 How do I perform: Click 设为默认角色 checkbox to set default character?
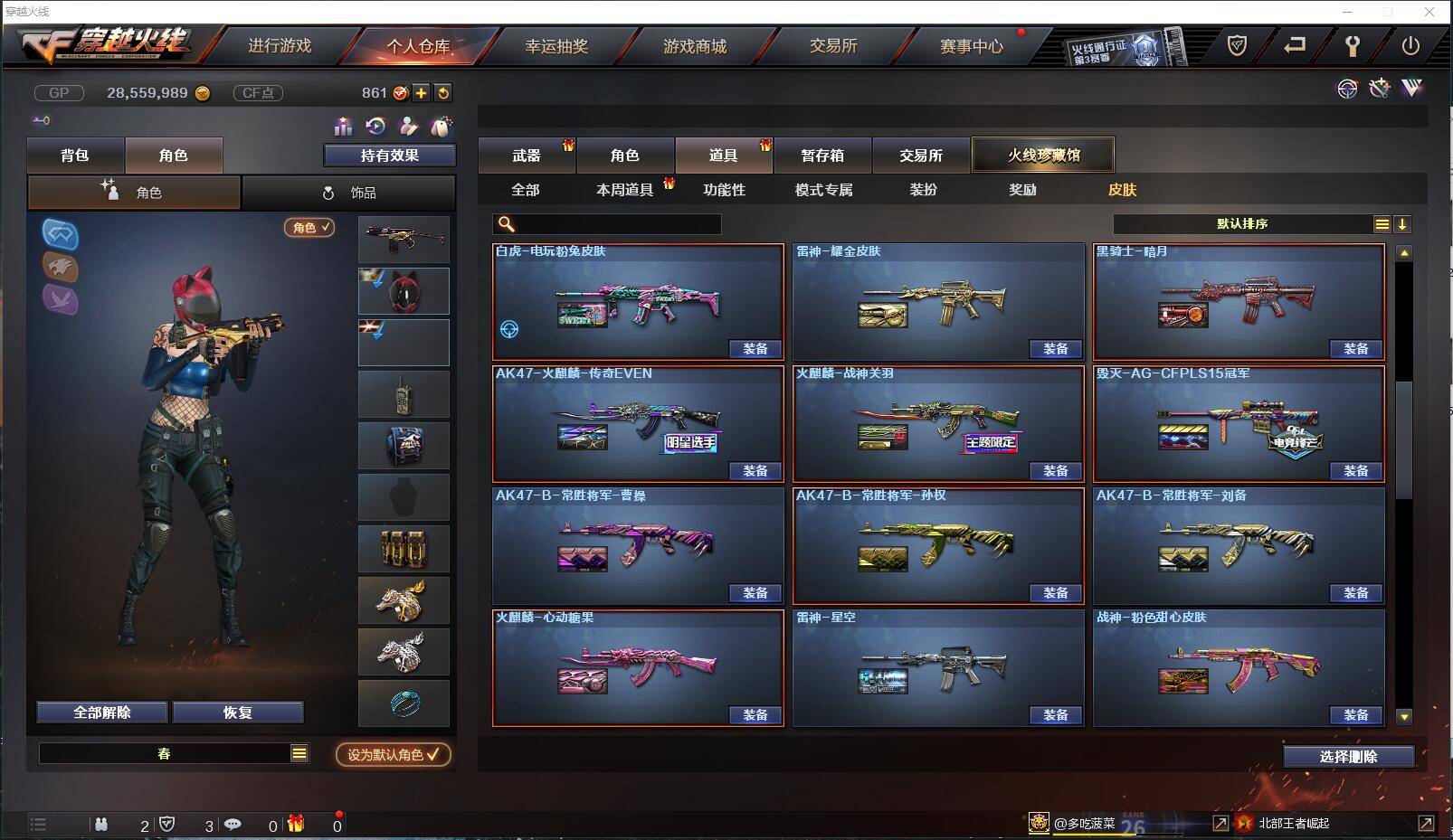tap(393, 756)
